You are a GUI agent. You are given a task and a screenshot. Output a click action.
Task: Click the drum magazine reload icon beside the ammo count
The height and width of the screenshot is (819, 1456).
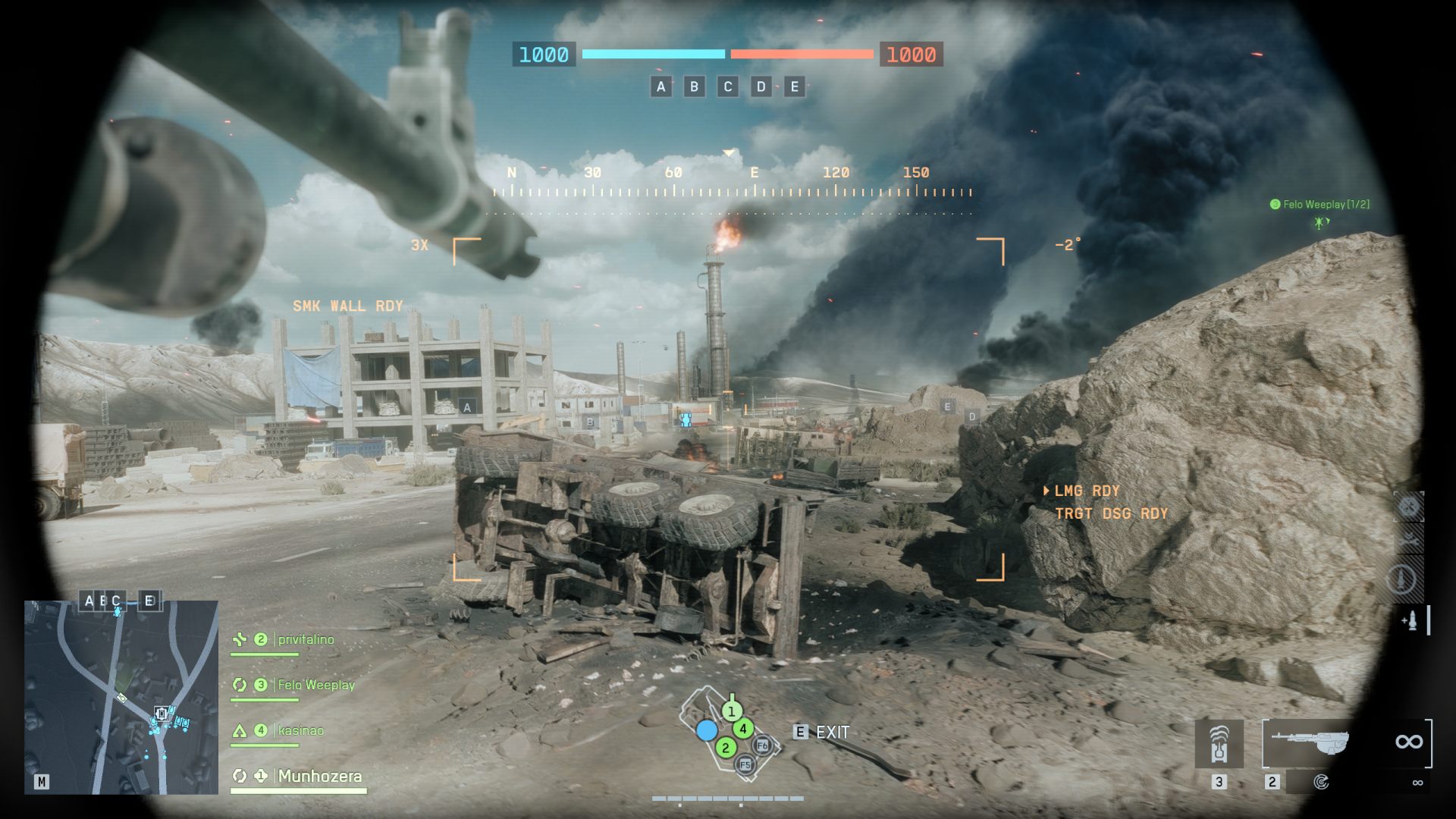click(1323, 782)
